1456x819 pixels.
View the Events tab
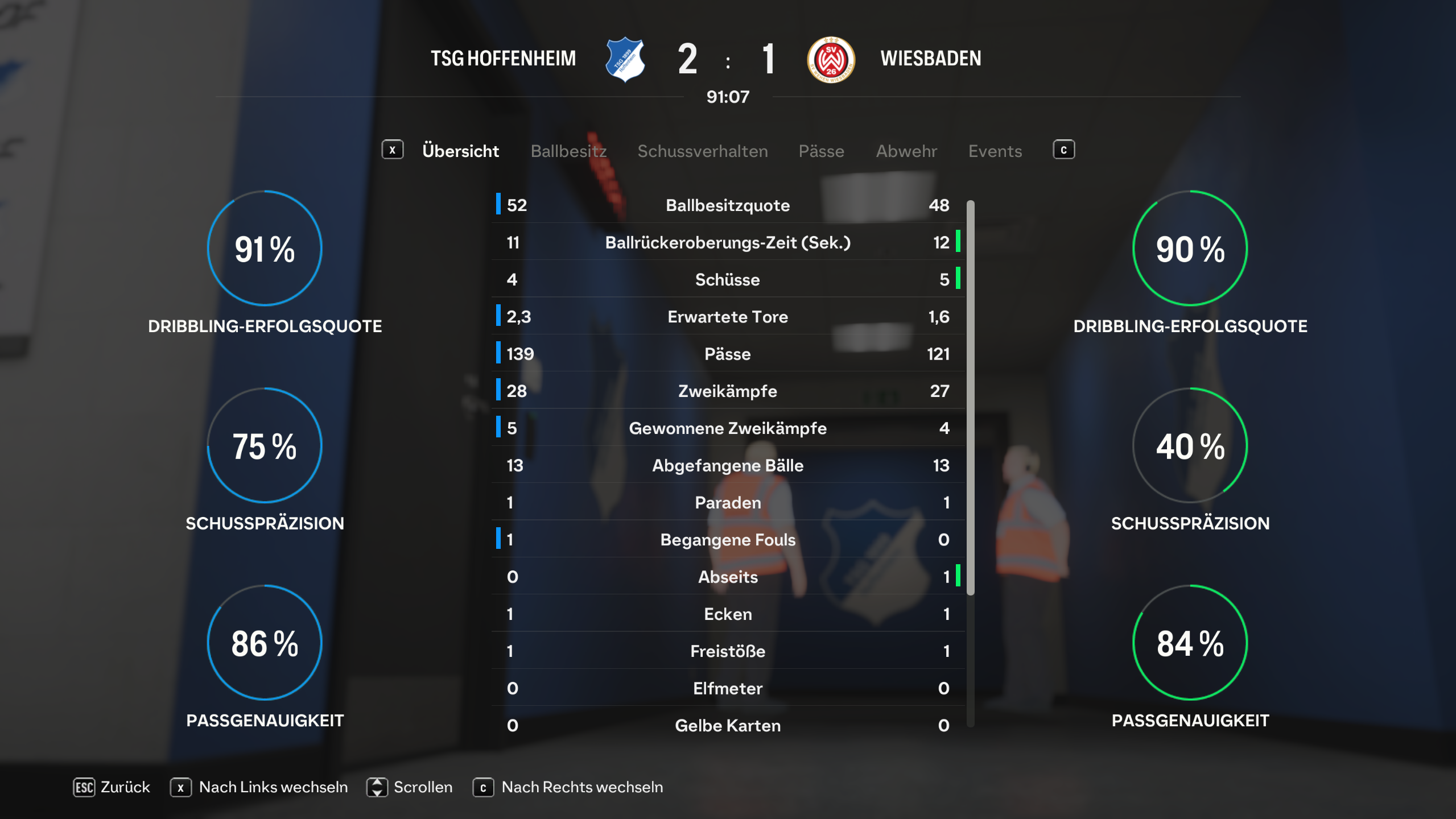(995, 151)
